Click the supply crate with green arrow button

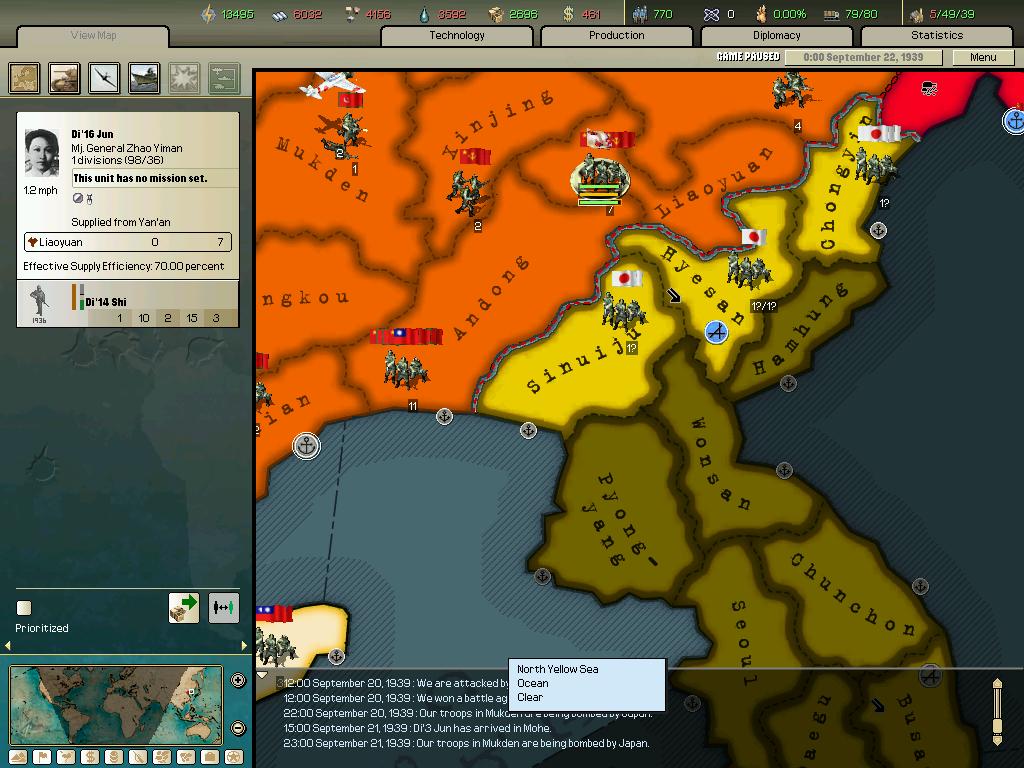coord(184,607)
